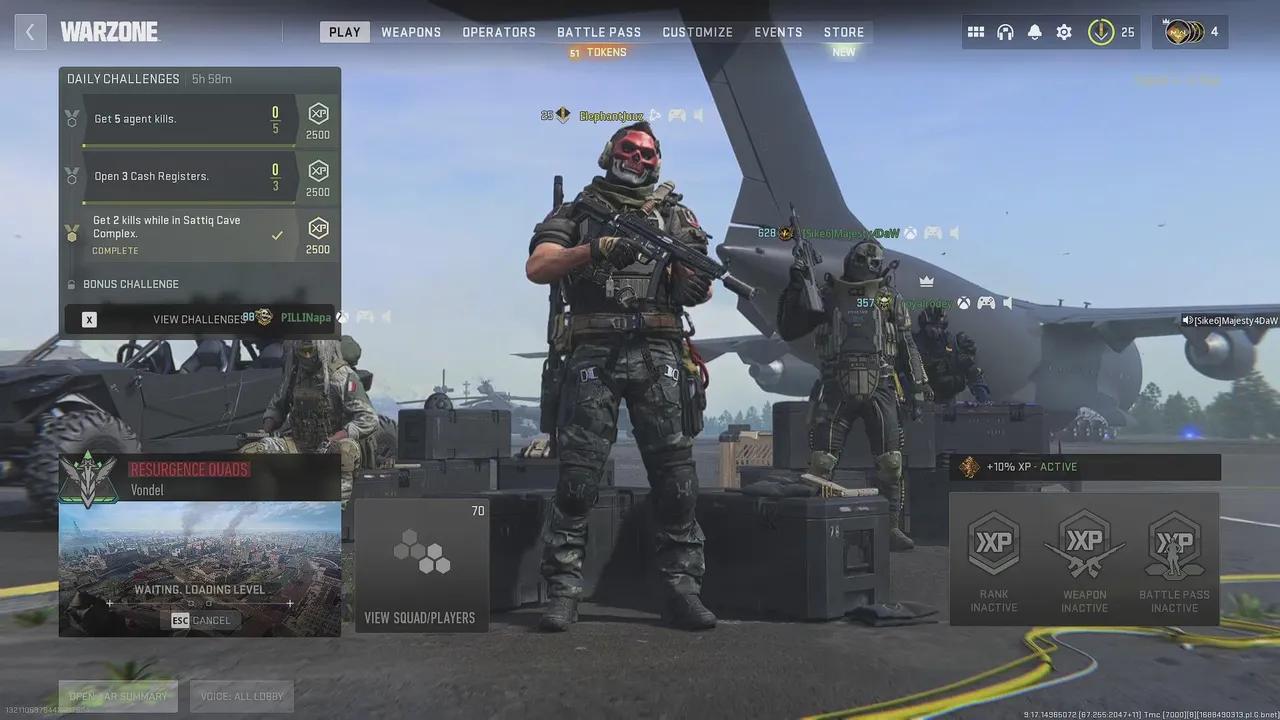
Task: Open the Store menu showing New badge
Action: point(843,31)
